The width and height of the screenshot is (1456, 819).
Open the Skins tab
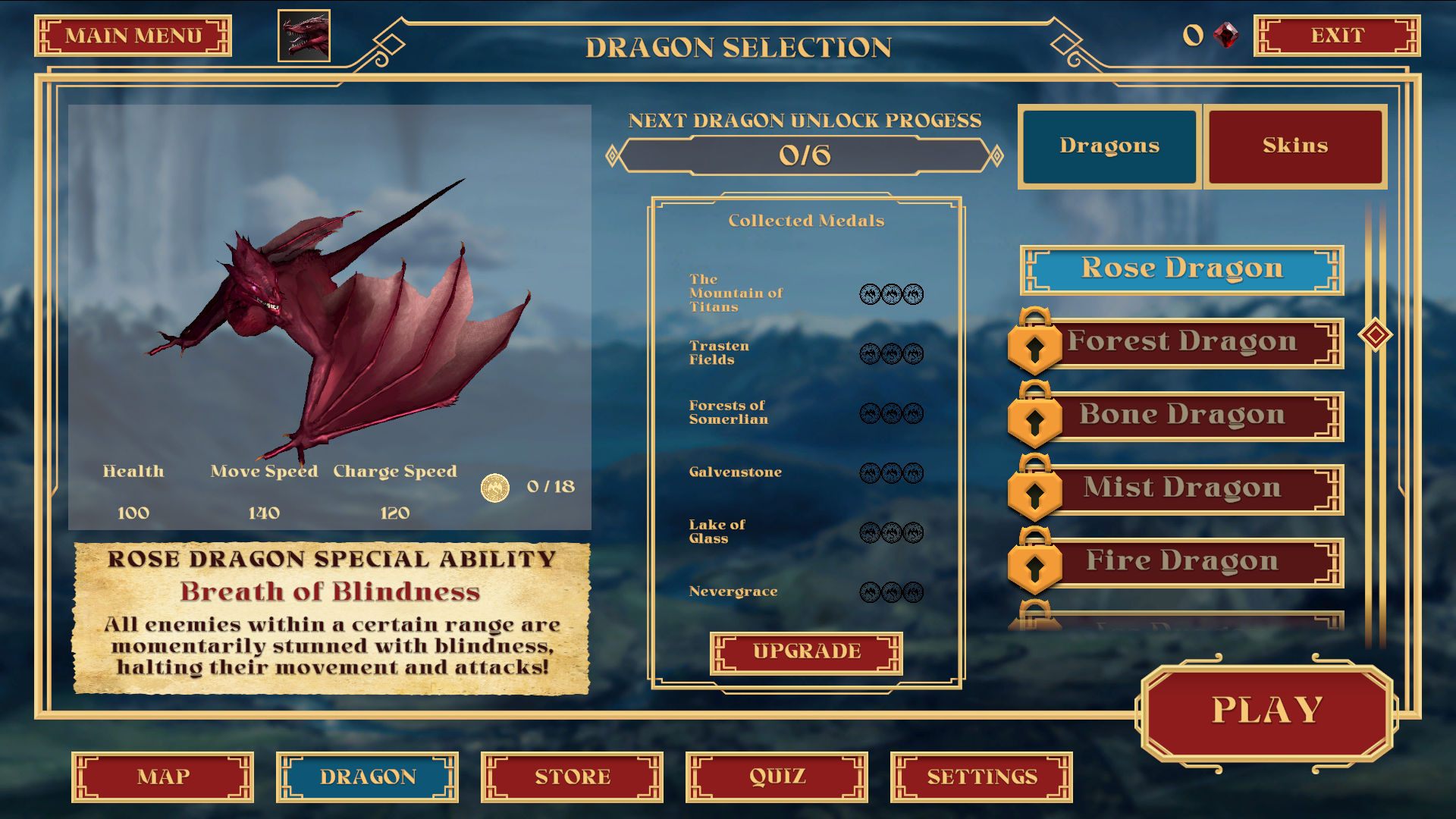(1294, 146)
